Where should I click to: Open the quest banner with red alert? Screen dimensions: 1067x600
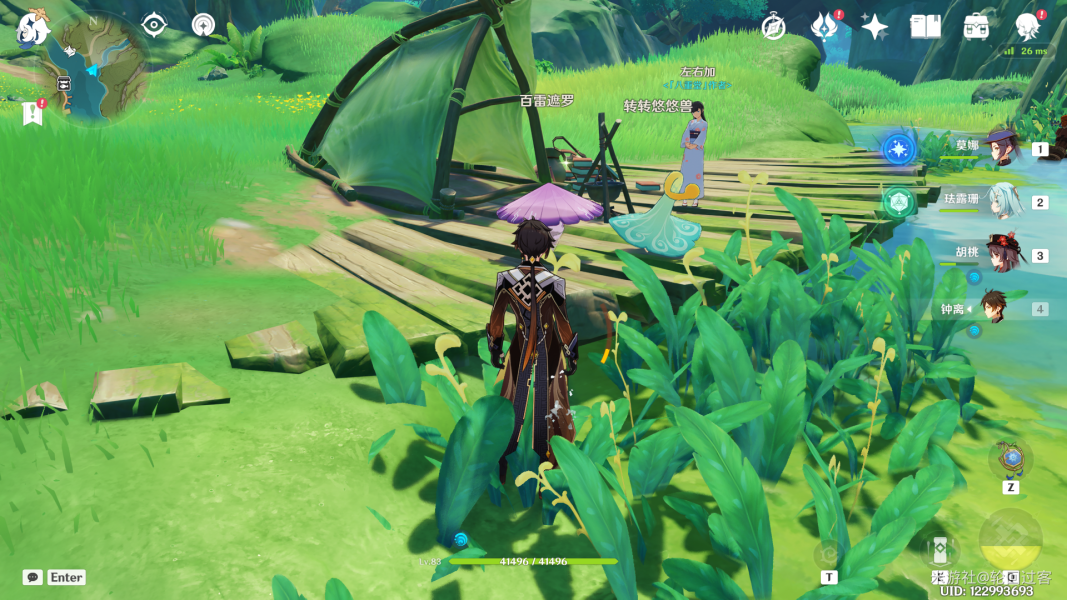32,113
